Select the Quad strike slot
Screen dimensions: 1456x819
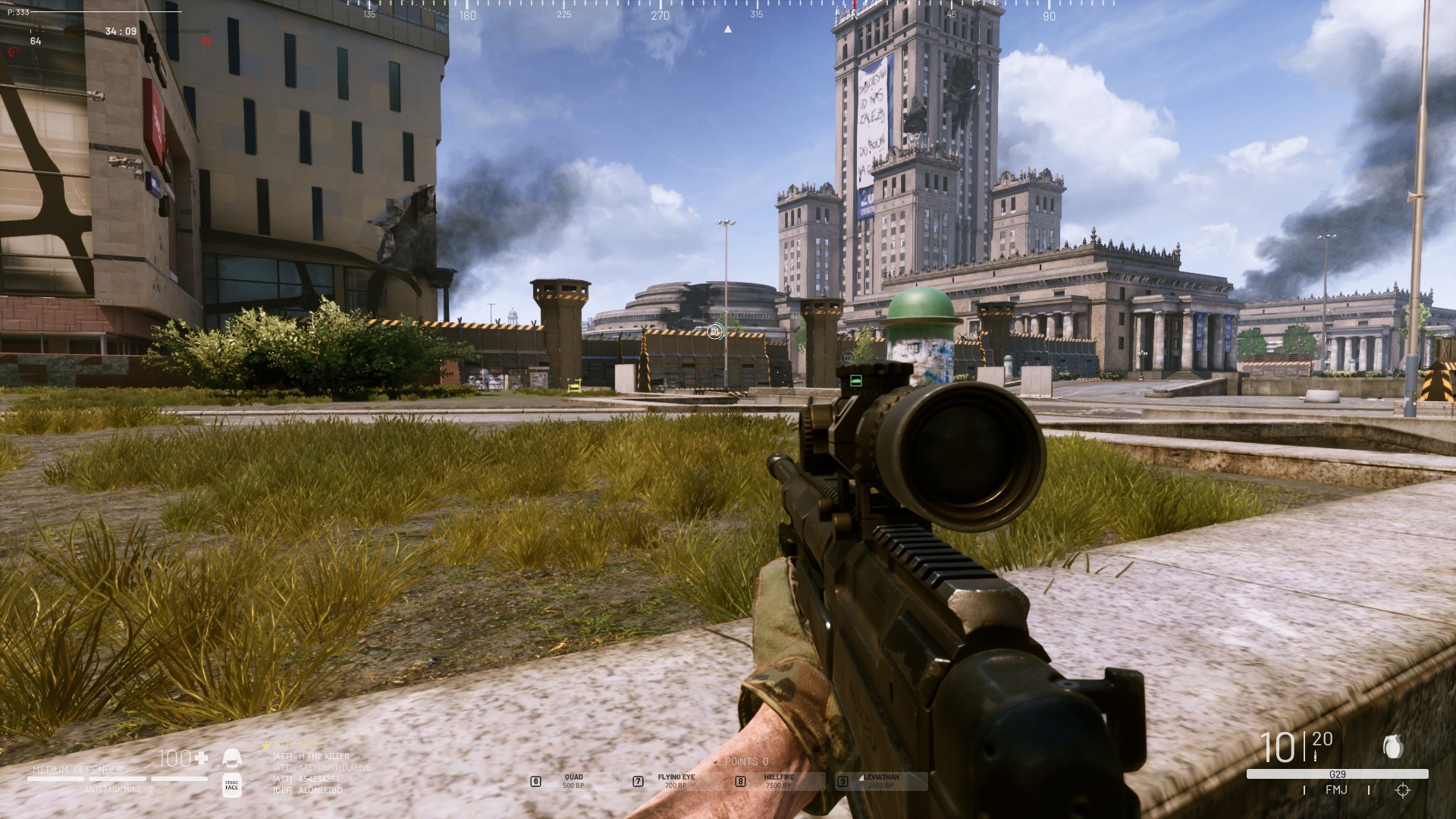pyautogui.click(x=573, y=781)
